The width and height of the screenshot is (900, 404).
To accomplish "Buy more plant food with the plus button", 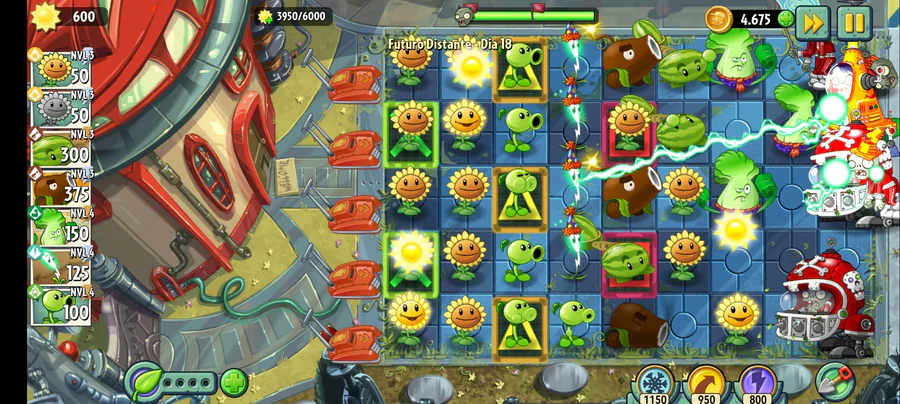I will click(x=233, y=382).
